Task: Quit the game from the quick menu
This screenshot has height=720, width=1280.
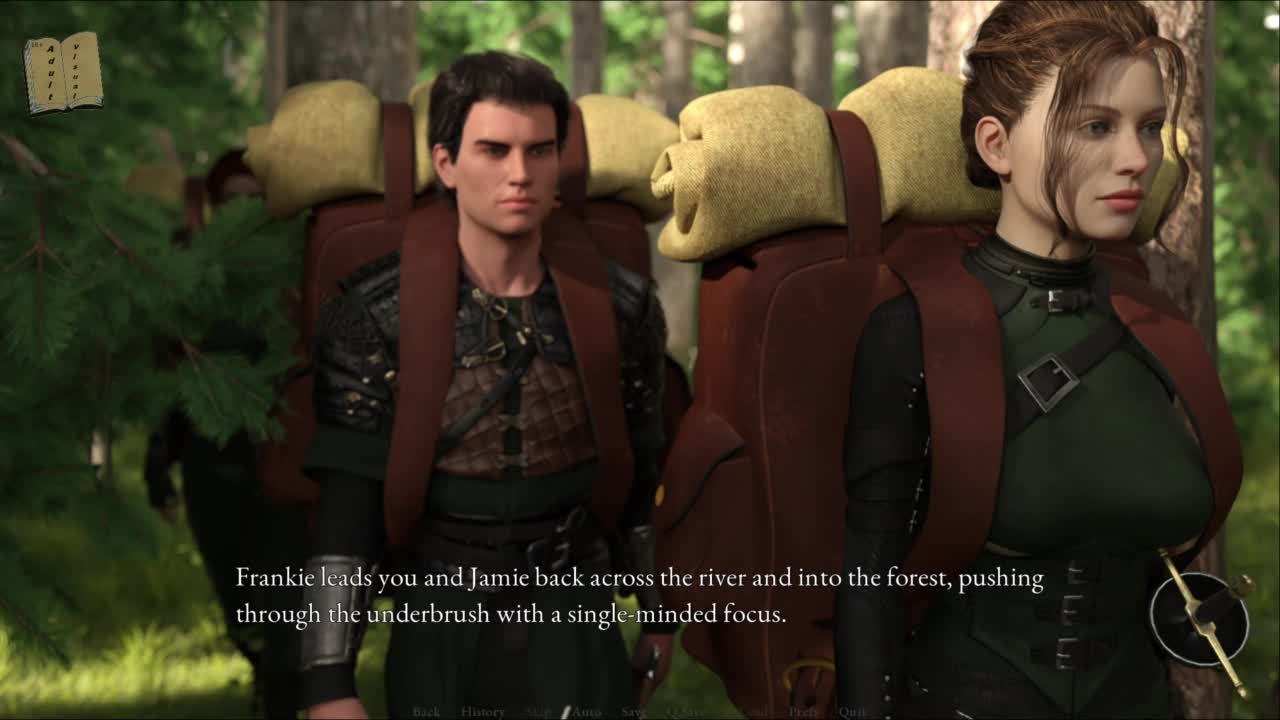Action: coord(852,712)
